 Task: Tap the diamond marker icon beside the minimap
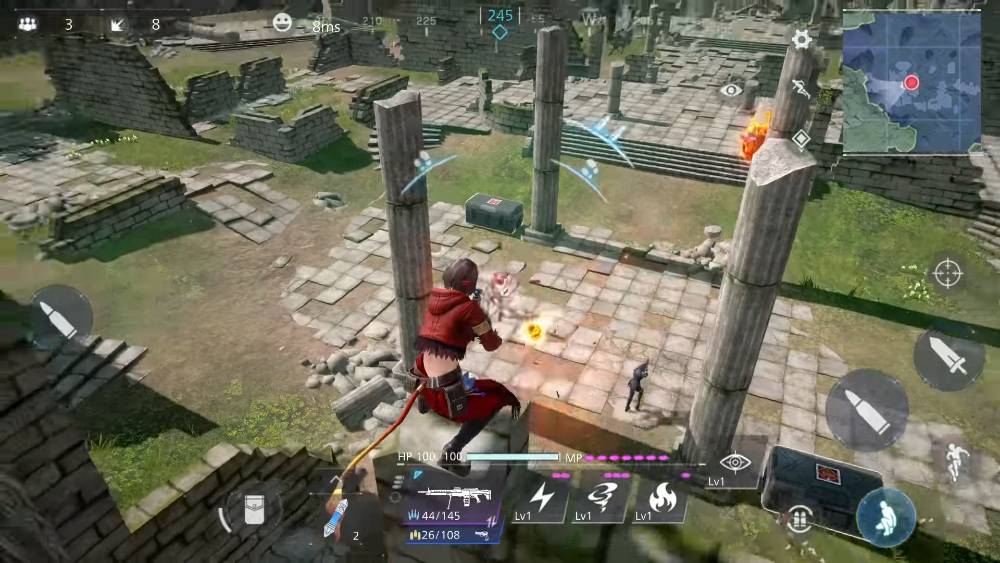point(801,139)
